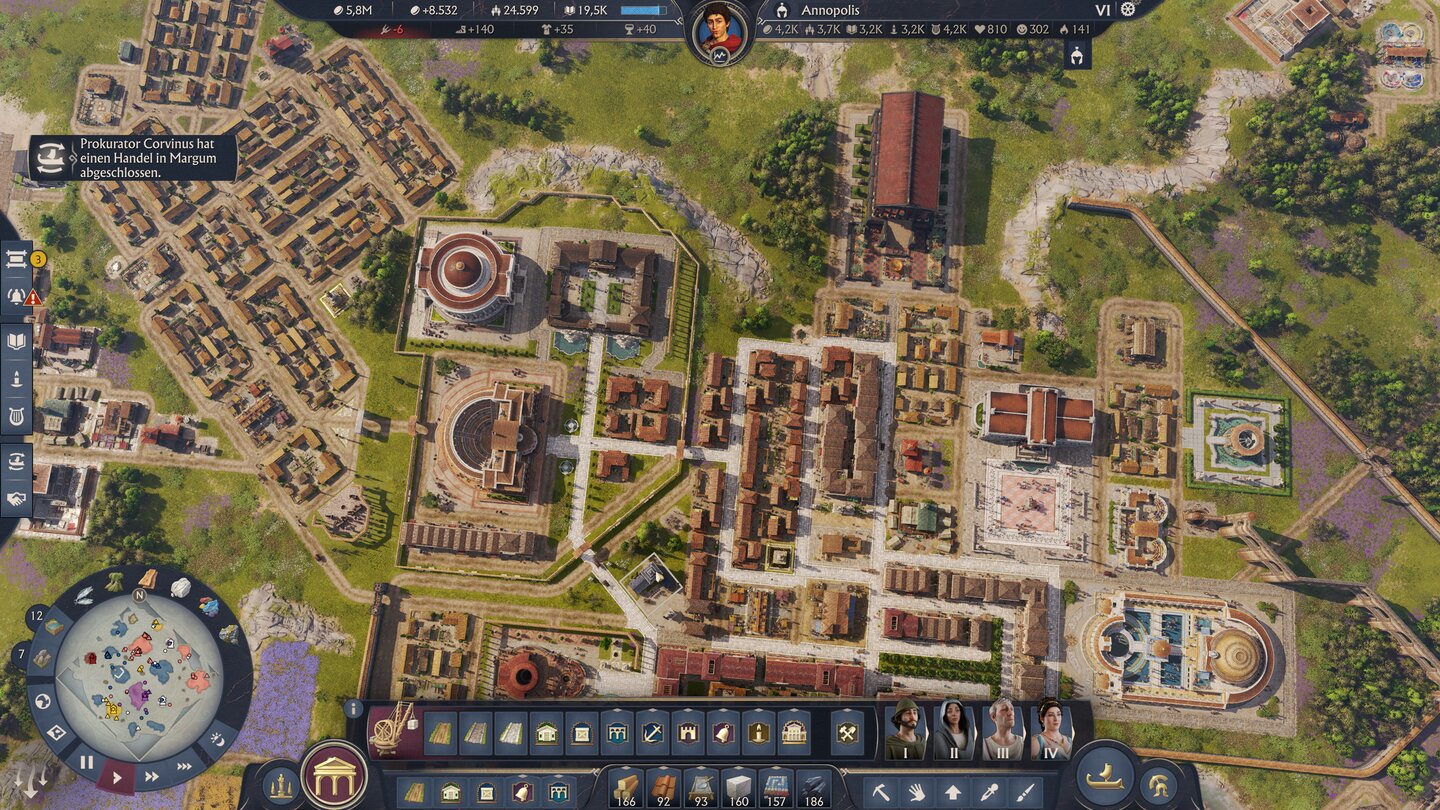Pick the eyedropper copy tool
Viewport: 1440px width, 810px height.
[x=989, y=792]
